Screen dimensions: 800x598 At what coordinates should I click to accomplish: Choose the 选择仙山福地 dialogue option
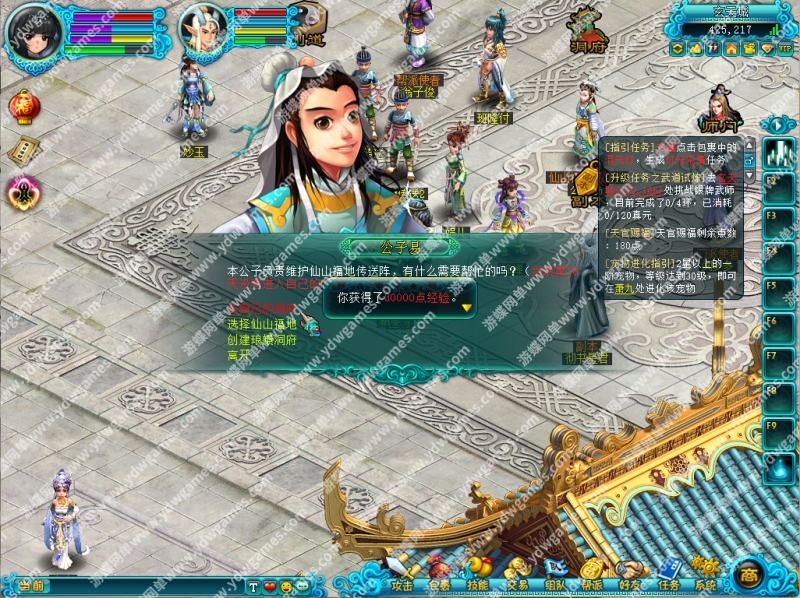[x=262, y=324]
